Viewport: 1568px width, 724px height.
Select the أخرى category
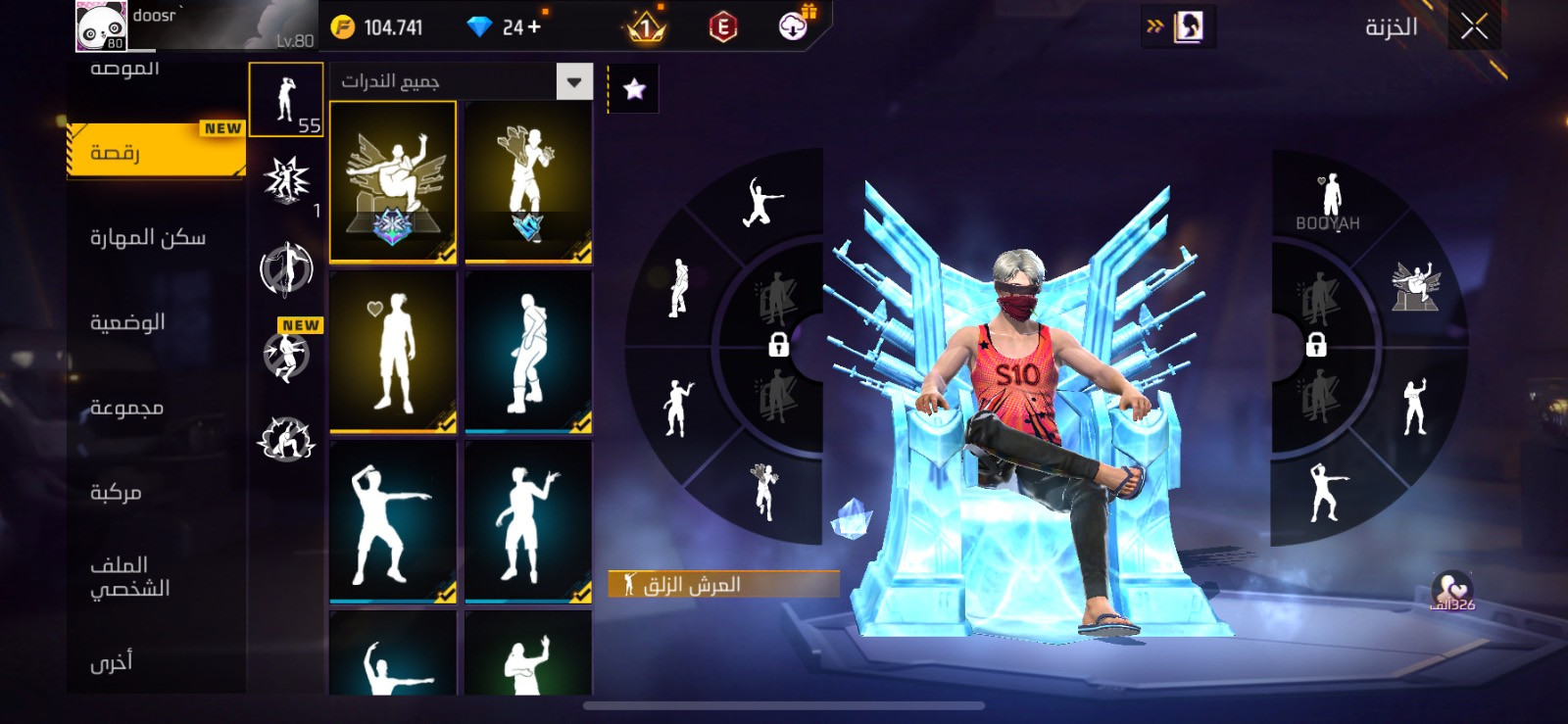pos(112,662)
